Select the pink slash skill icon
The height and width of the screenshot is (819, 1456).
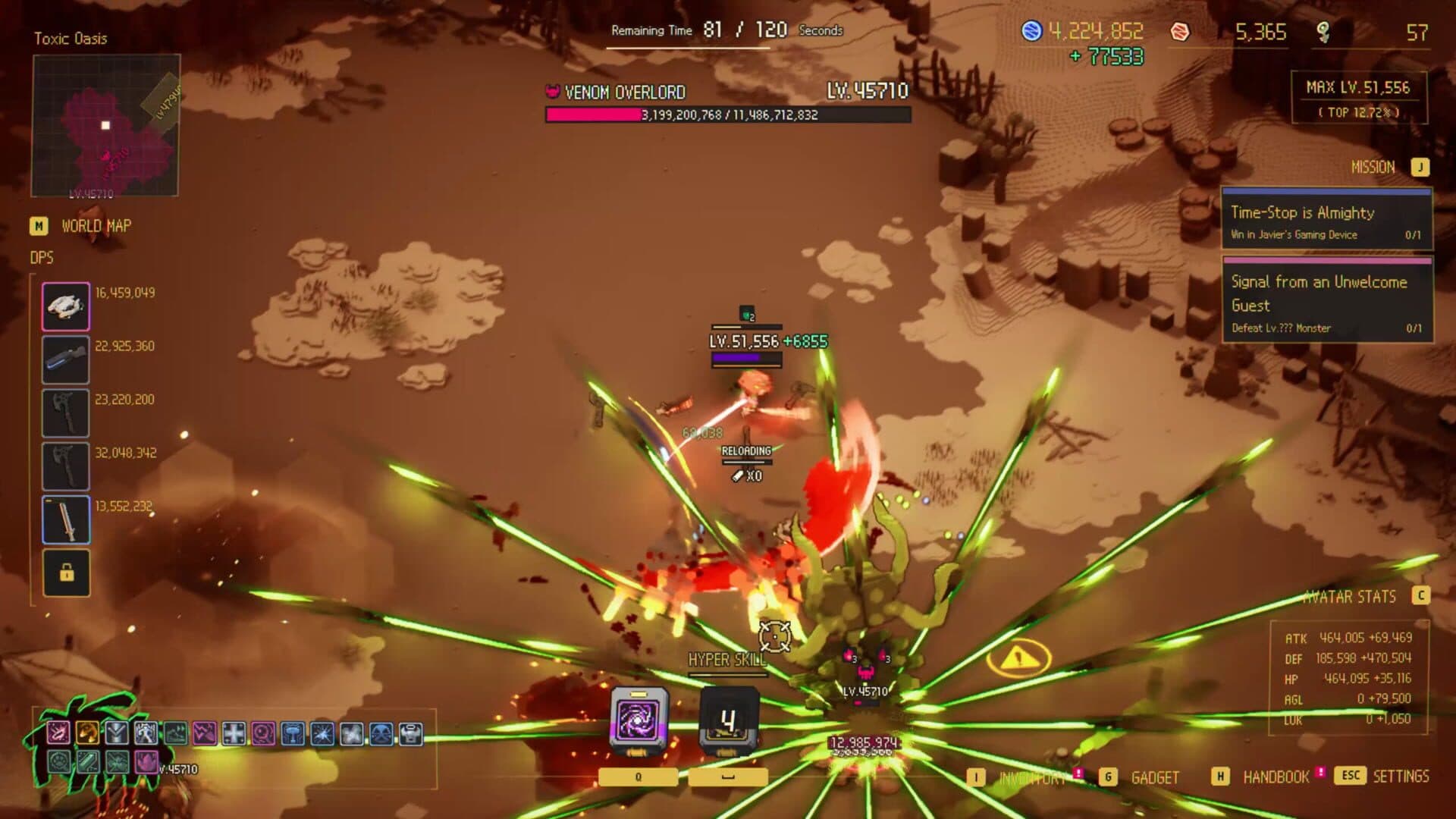tap(59, 733)
